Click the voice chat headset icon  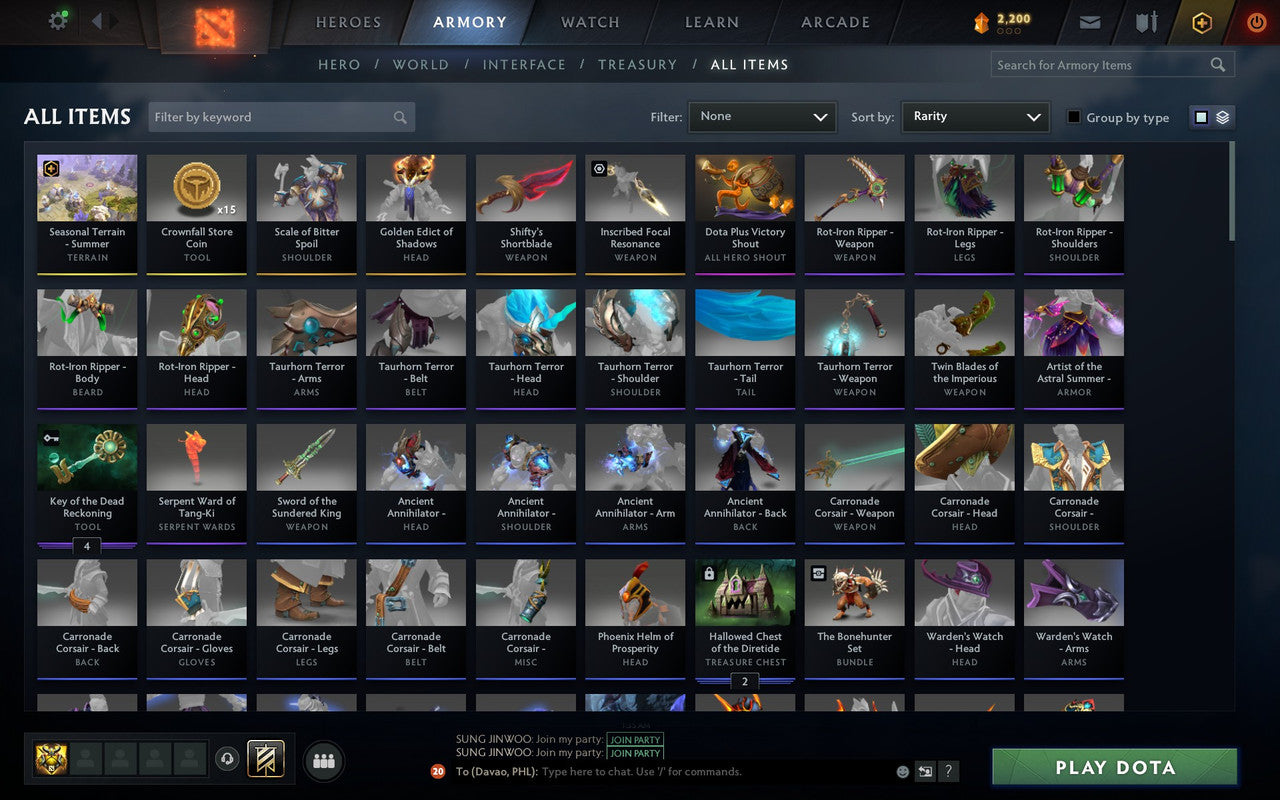tap(226, 760)
